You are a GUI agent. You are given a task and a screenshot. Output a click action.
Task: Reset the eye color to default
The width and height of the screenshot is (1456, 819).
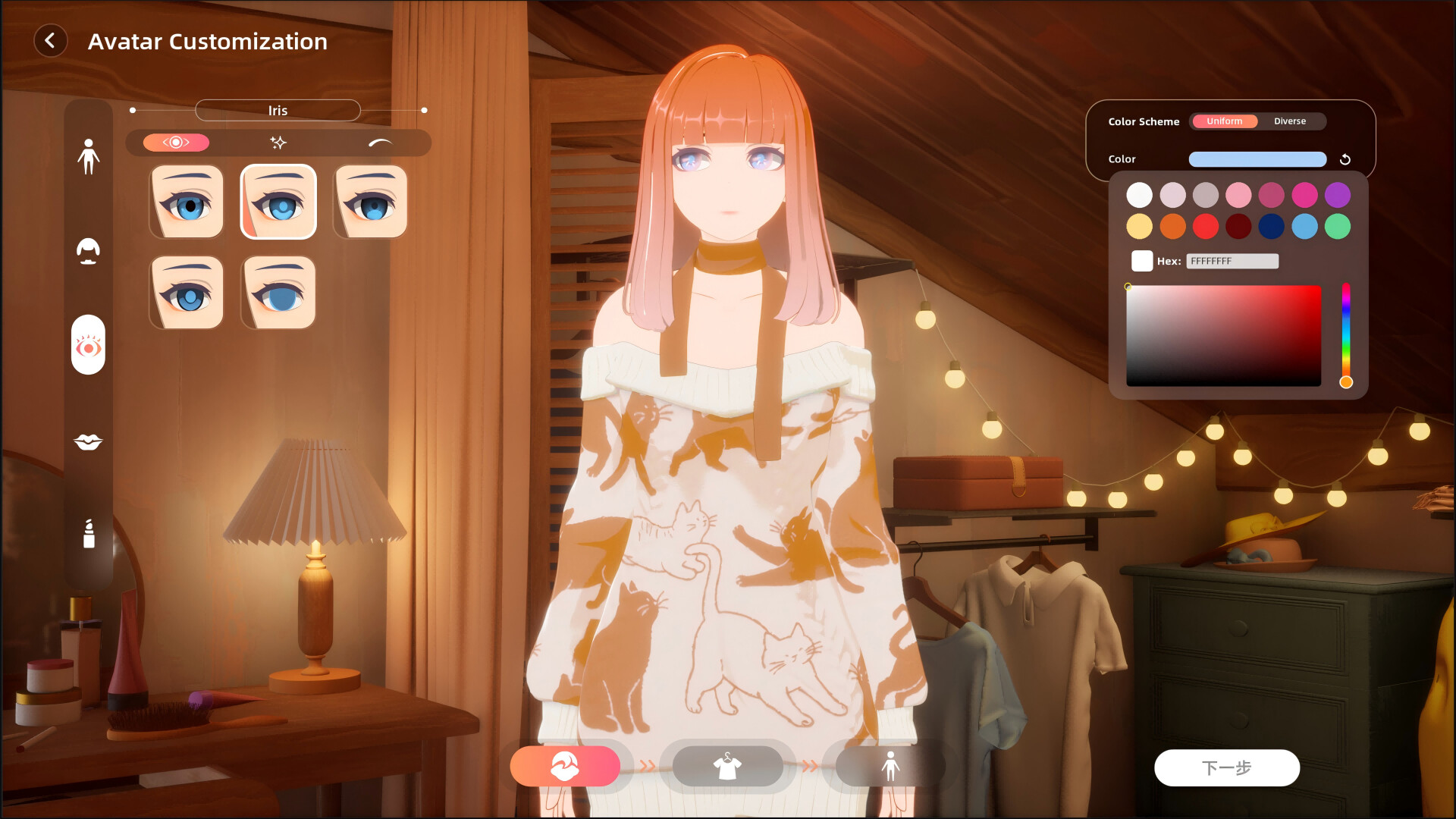point(1347,159)
